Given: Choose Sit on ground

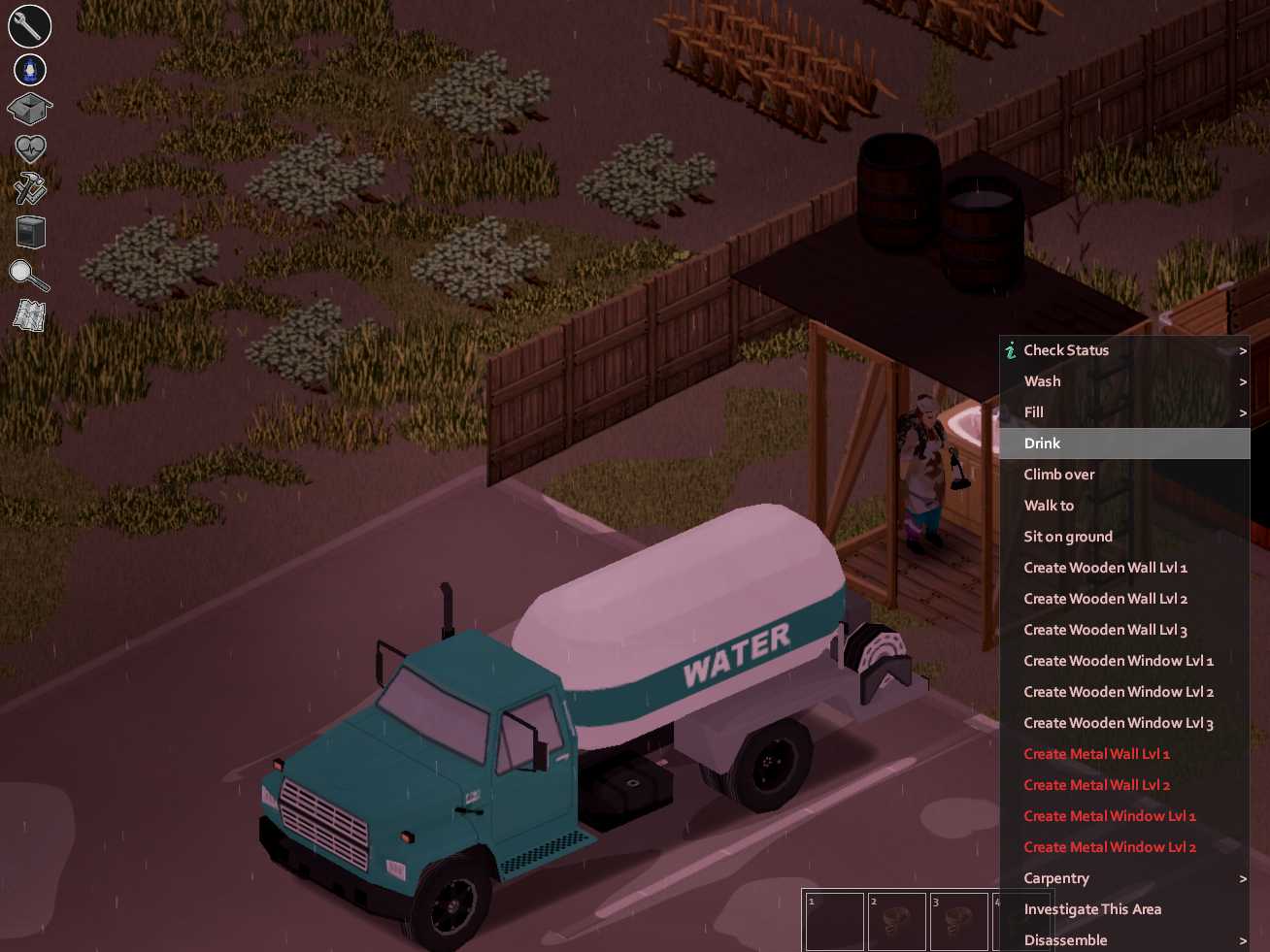Looking at the screenshot, I should 1068,536.
